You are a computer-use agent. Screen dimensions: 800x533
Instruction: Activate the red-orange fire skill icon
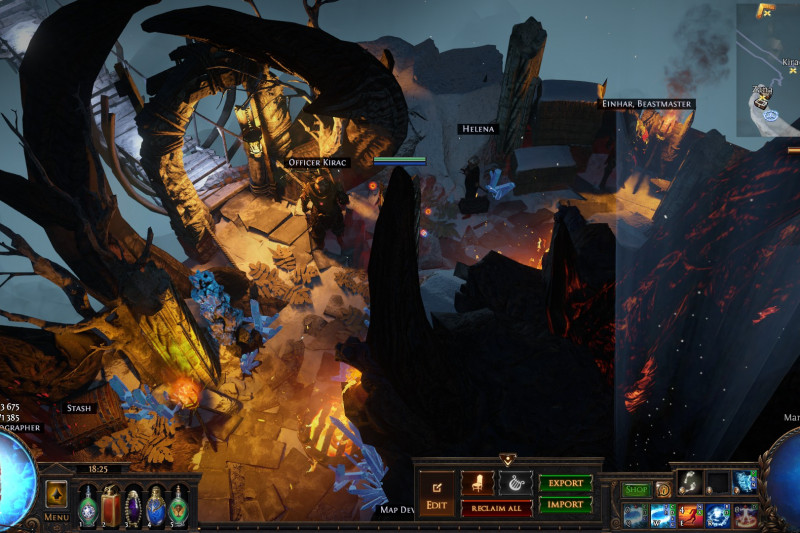pyautogui.click(x=691, y=515)
